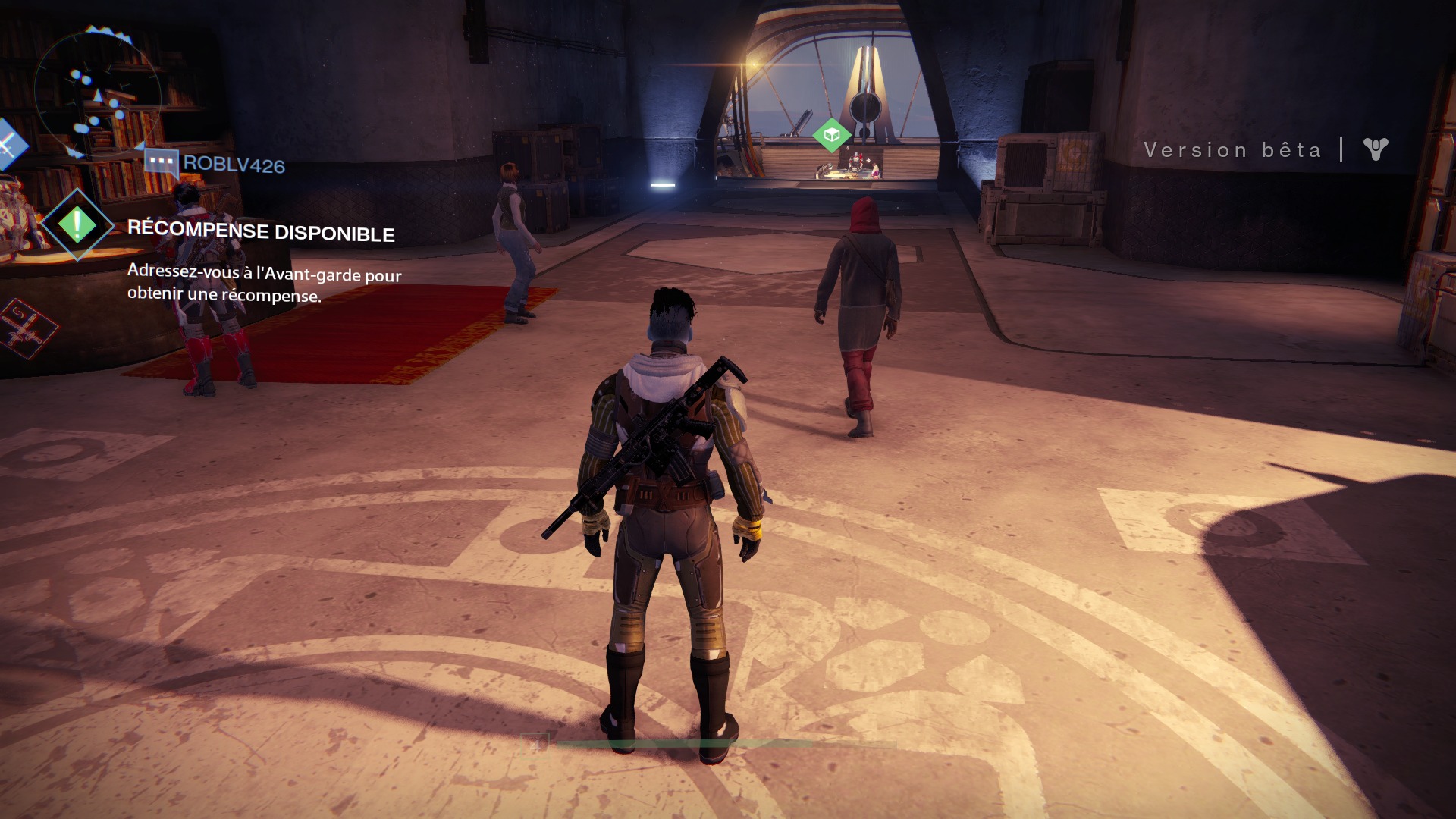Select the ROBLV426 player nameplate
Viewport: 1456px width, 819px height.
(233, 164)
